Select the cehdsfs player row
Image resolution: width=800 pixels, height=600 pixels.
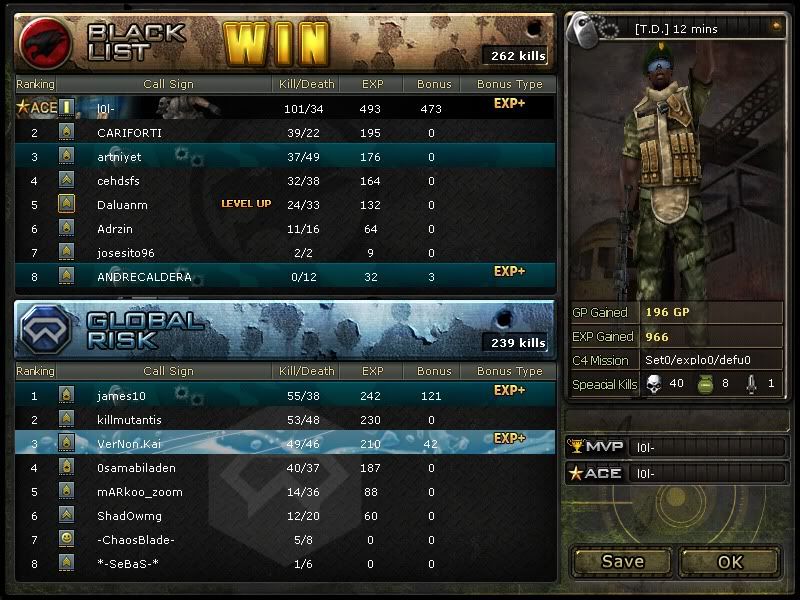(x=285, y=181)
